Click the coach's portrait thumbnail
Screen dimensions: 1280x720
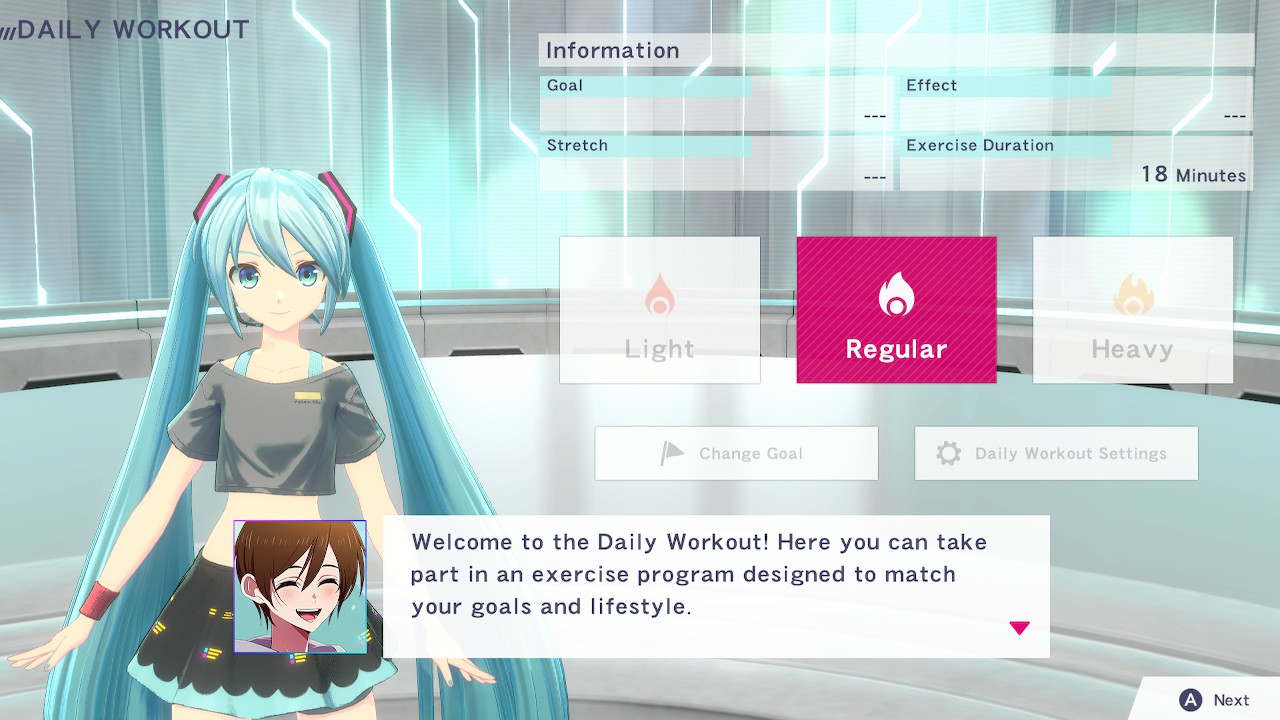coord(299,586)
